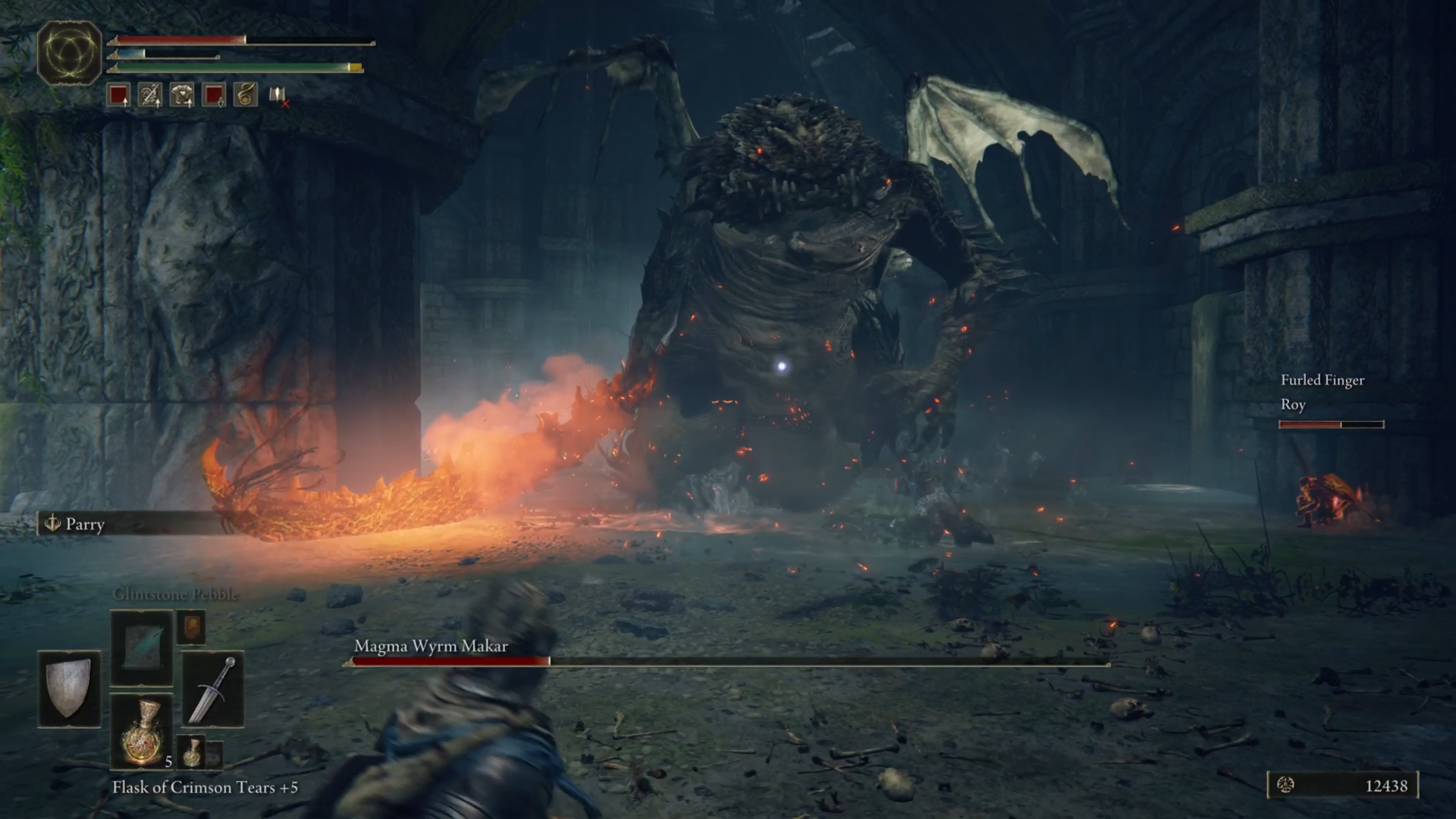This screenshot has width=1456, height=819.
Task: Select the small next-flask slot
Action: 192,751
